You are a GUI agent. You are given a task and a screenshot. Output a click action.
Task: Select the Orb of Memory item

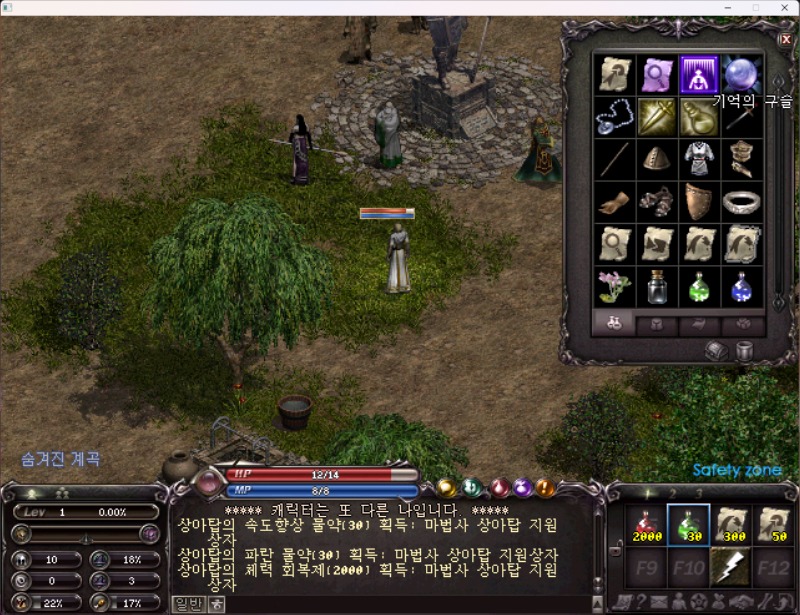click(742, 74)
